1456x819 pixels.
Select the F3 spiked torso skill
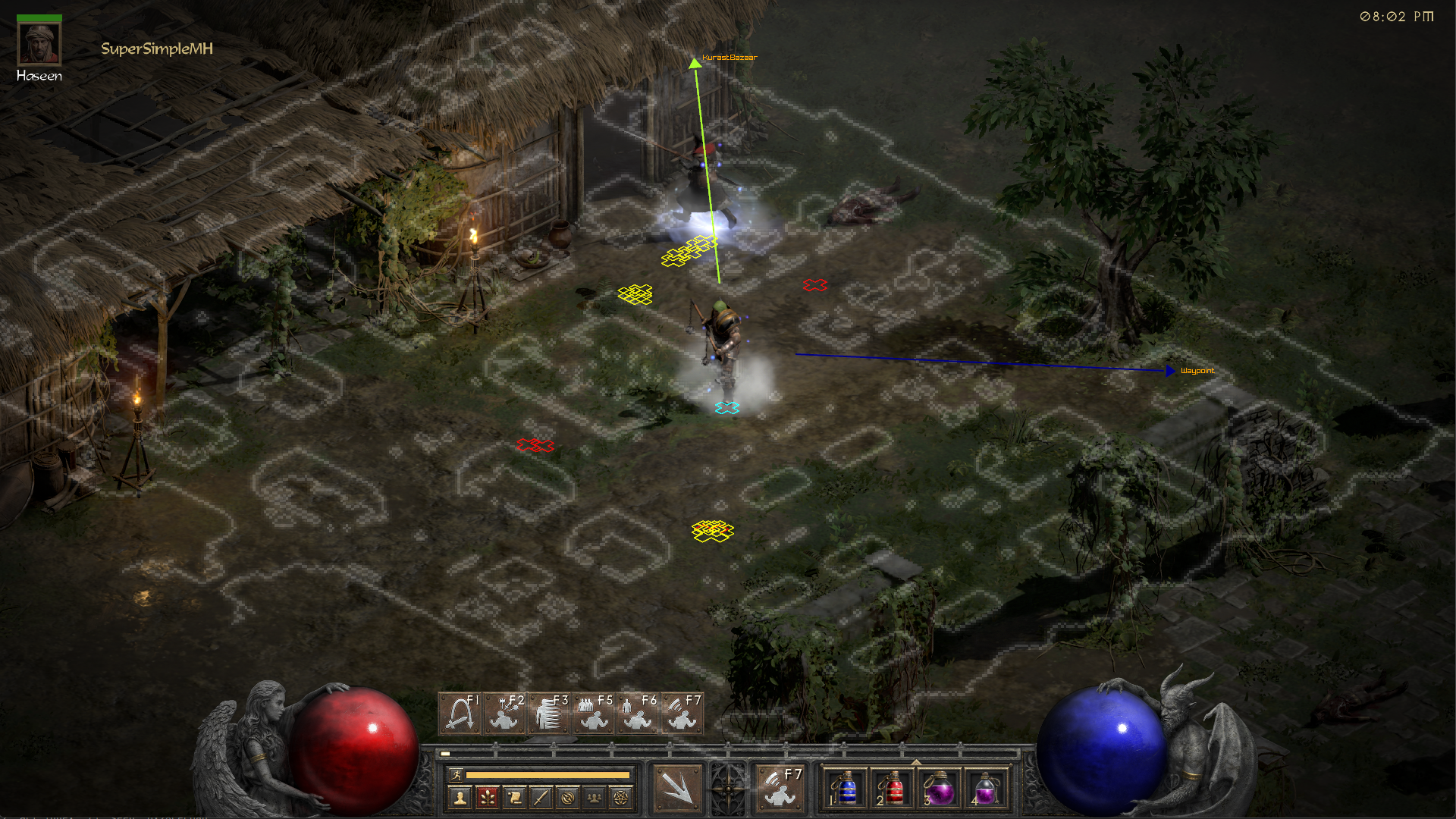pos(548,713)
